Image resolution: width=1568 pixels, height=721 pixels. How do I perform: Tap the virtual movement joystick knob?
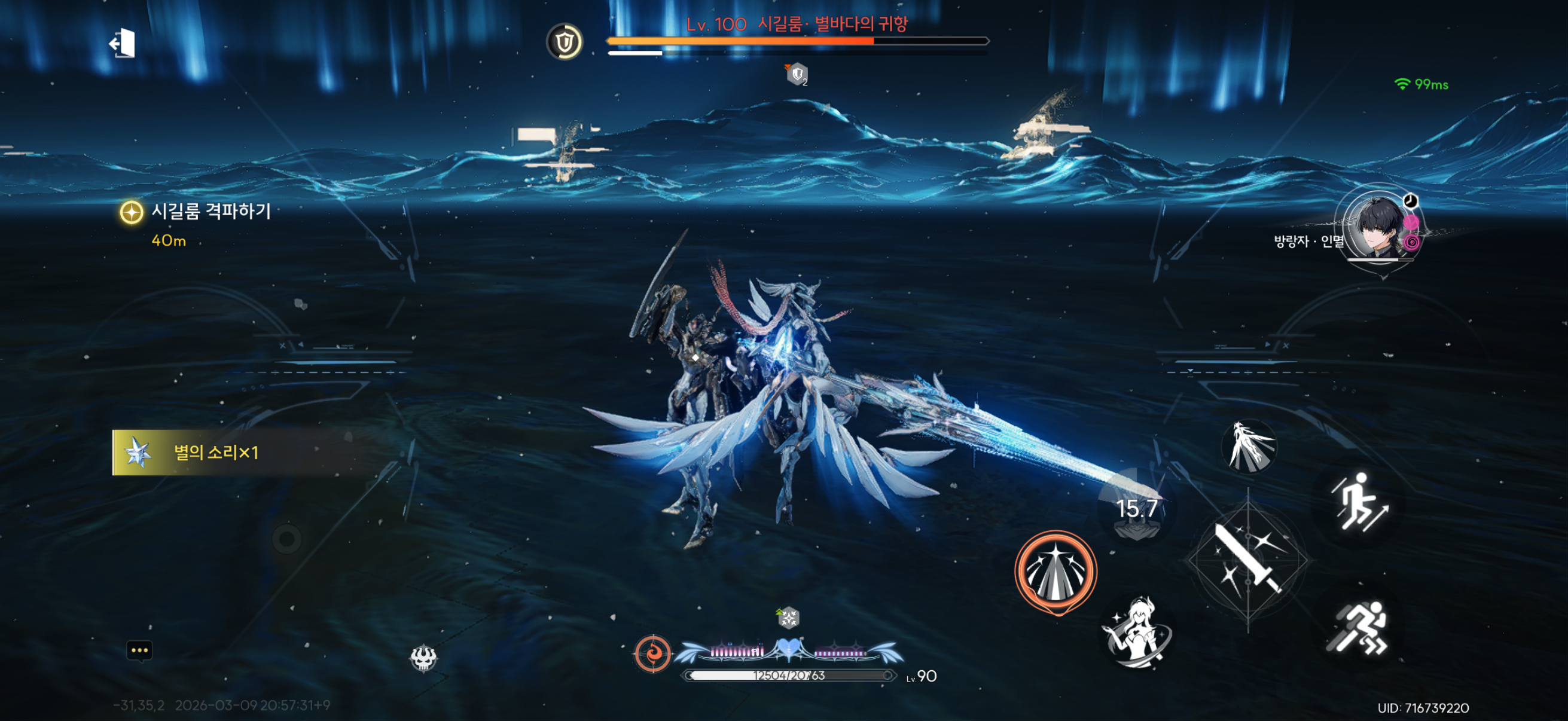click(x=286, y=539)
